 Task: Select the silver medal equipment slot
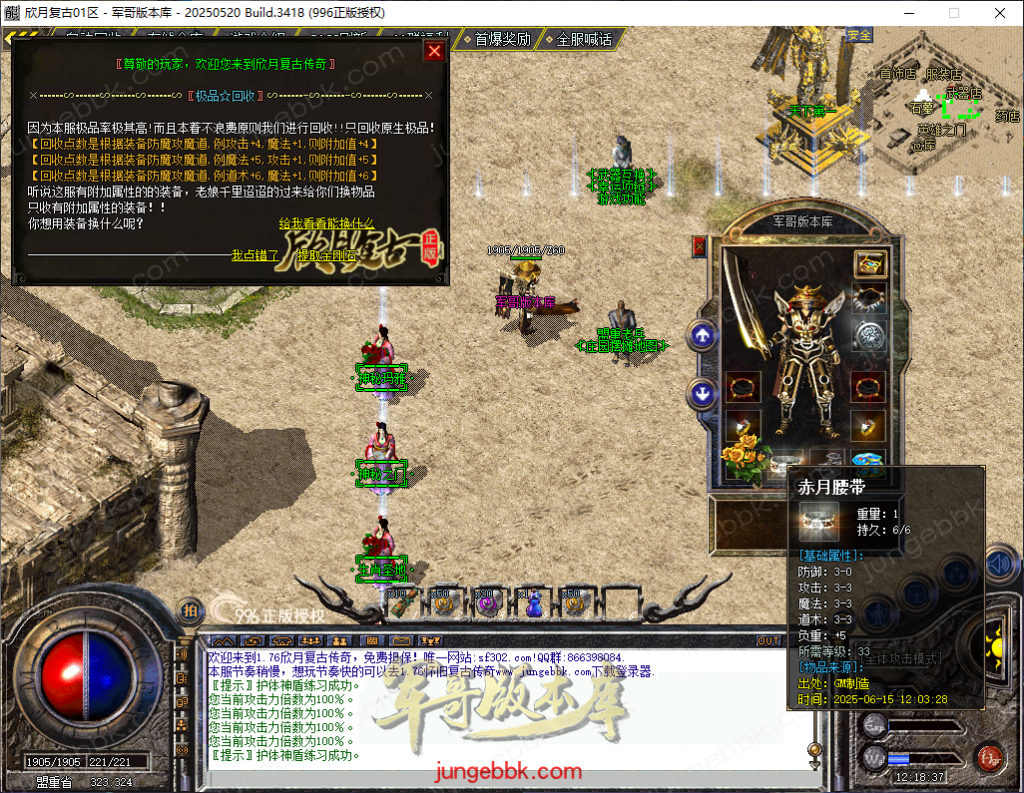pos(868,335)
